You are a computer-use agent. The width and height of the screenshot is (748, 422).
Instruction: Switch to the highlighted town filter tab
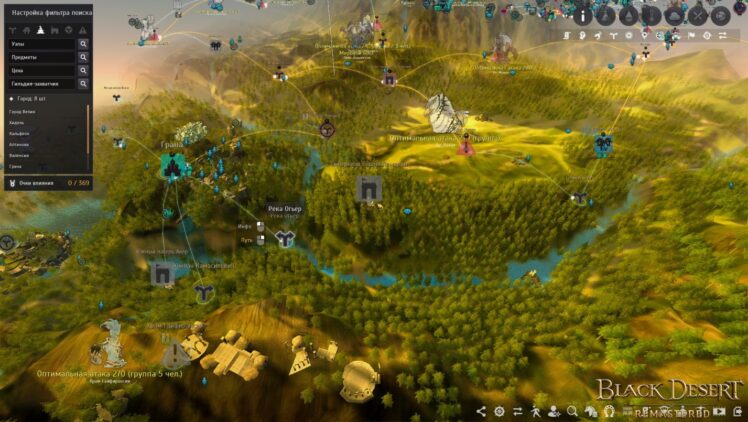[39, 30]
